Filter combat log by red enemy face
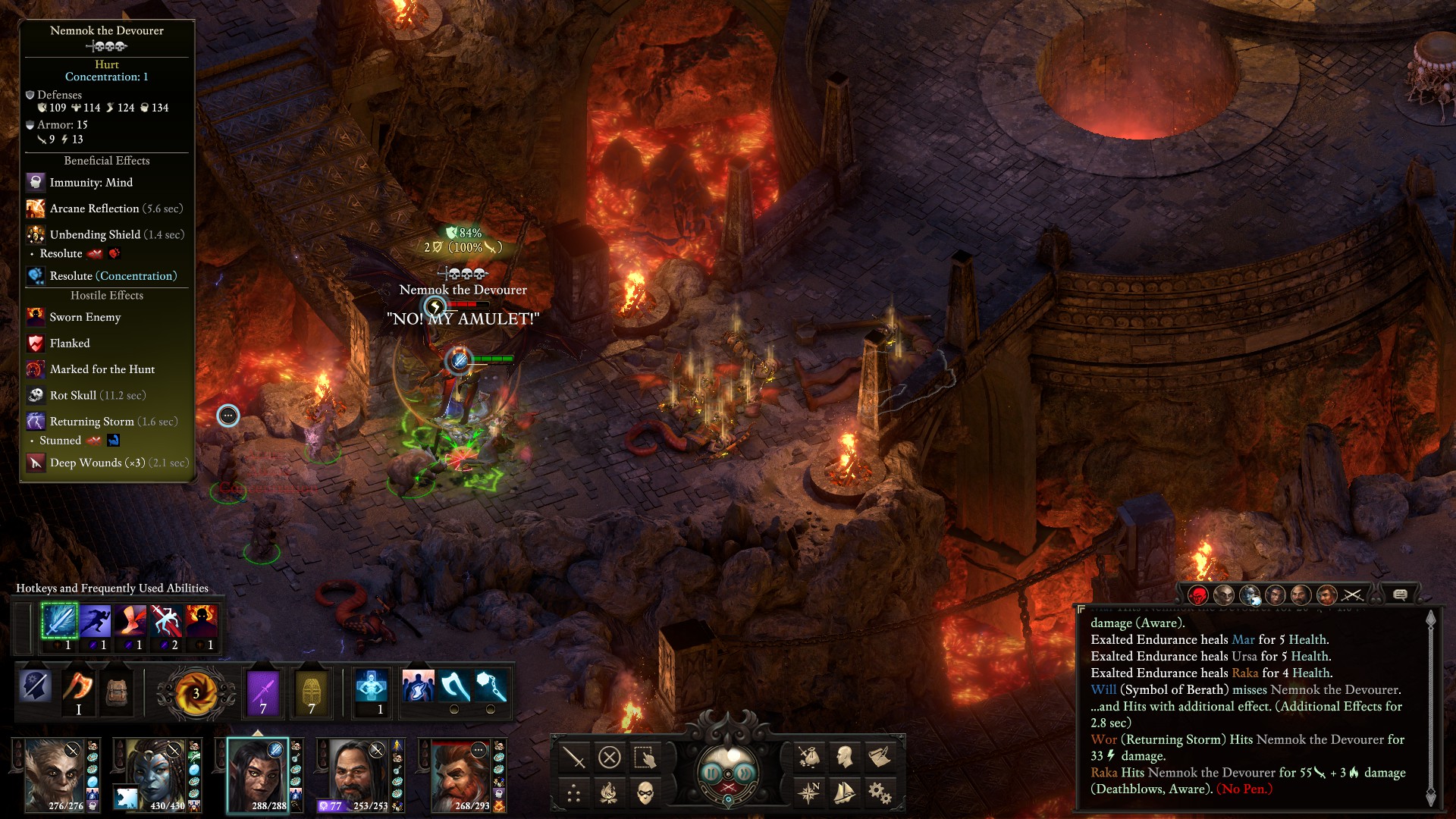The width and height of the screenshot is (1456, 819). tap(1198, 595)
